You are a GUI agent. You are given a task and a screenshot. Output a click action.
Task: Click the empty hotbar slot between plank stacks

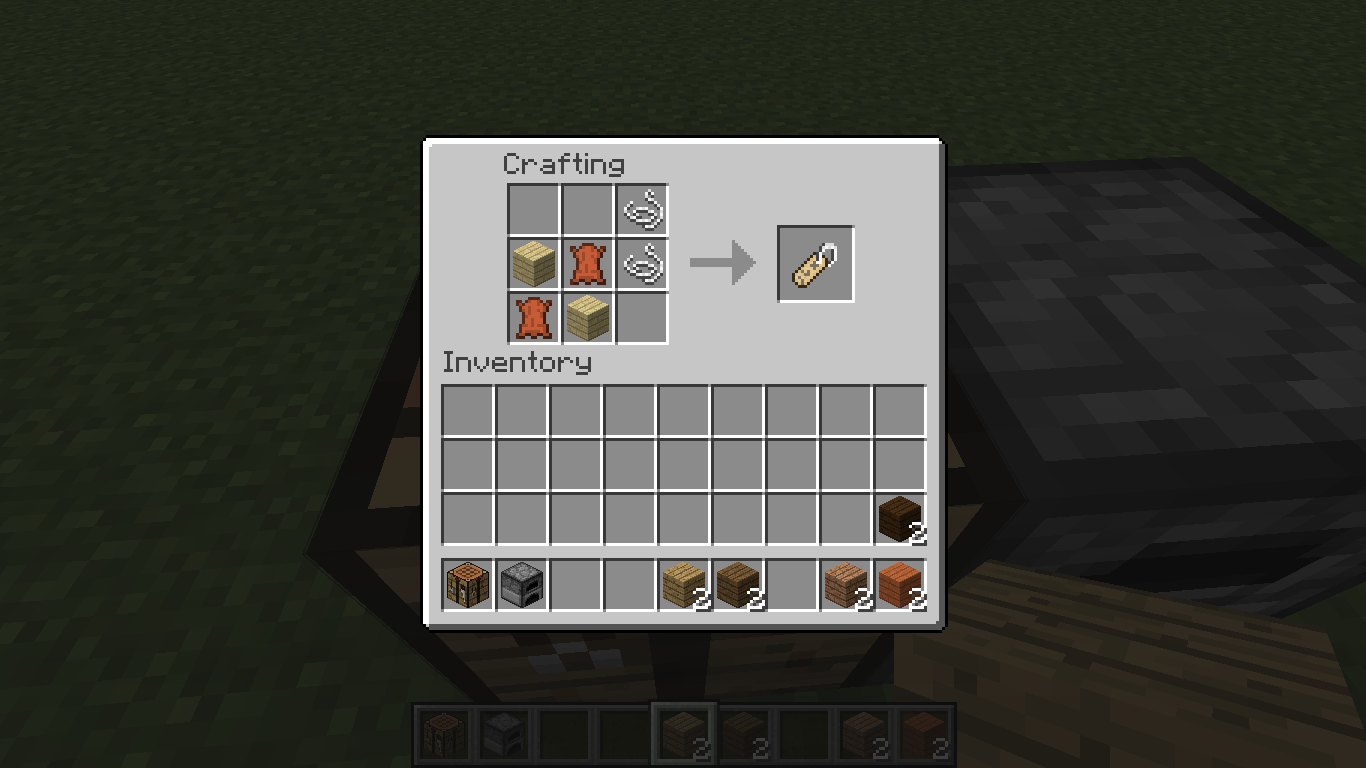790,585
